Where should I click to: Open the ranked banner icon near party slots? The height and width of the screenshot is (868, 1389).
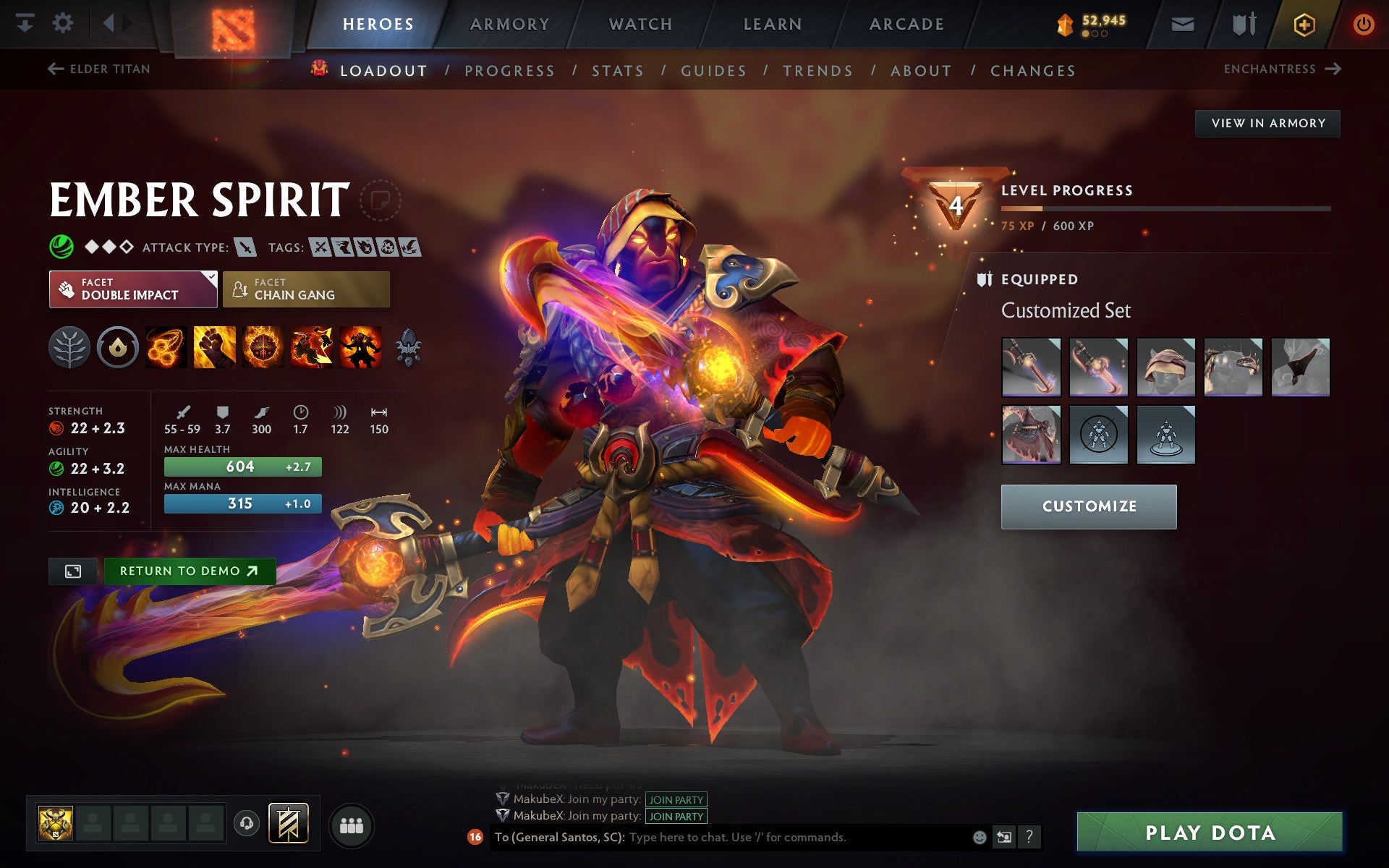(x=288, y=822)
